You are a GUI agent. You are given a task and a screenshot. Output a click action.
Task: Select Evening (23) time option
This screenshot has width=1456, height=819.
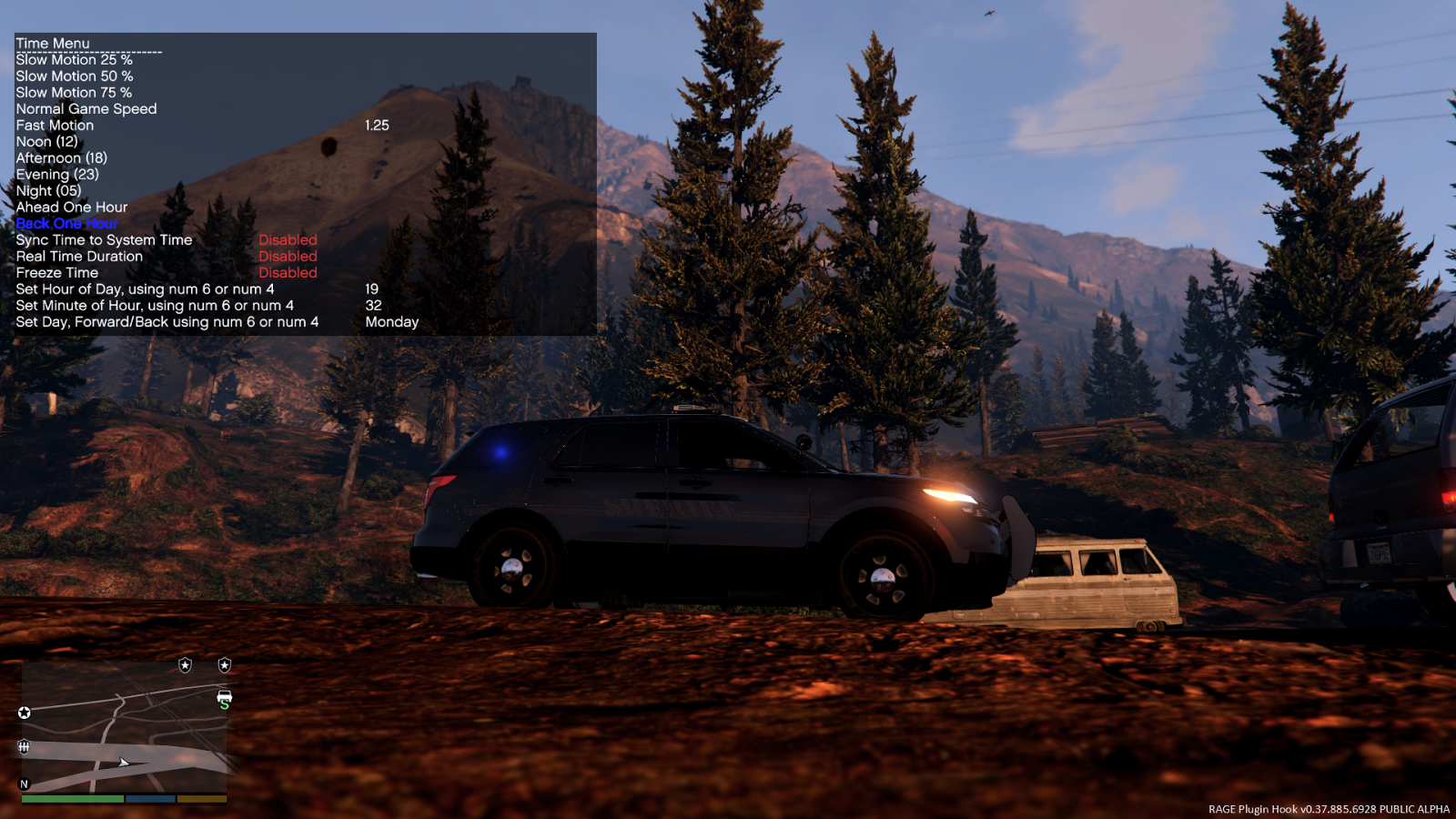[x=56, y=175]
